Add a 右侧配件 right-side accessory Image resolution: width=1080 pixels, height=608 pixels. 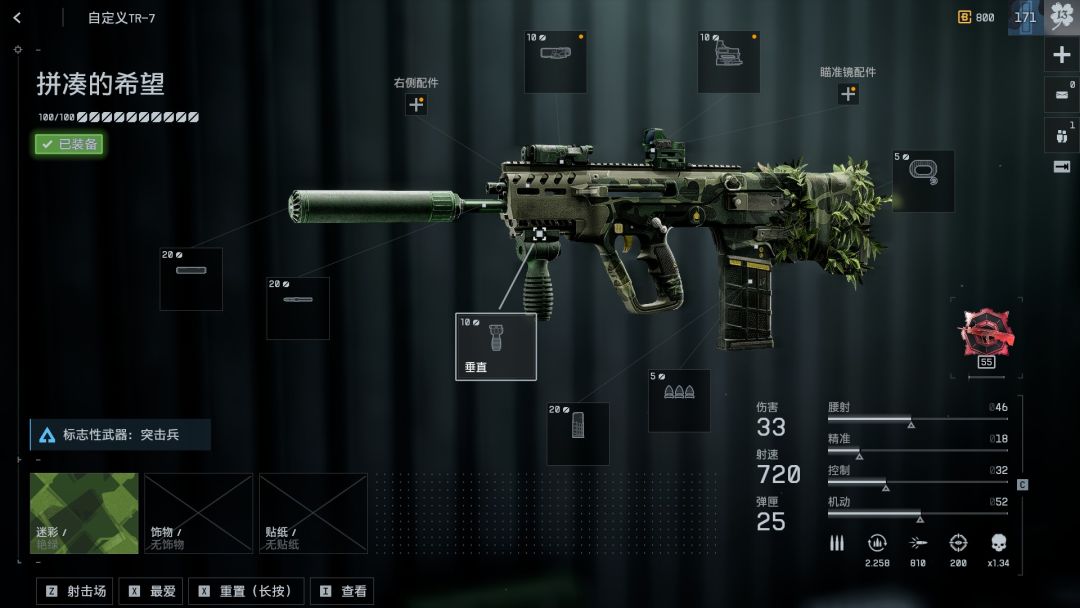coord(416,104)
